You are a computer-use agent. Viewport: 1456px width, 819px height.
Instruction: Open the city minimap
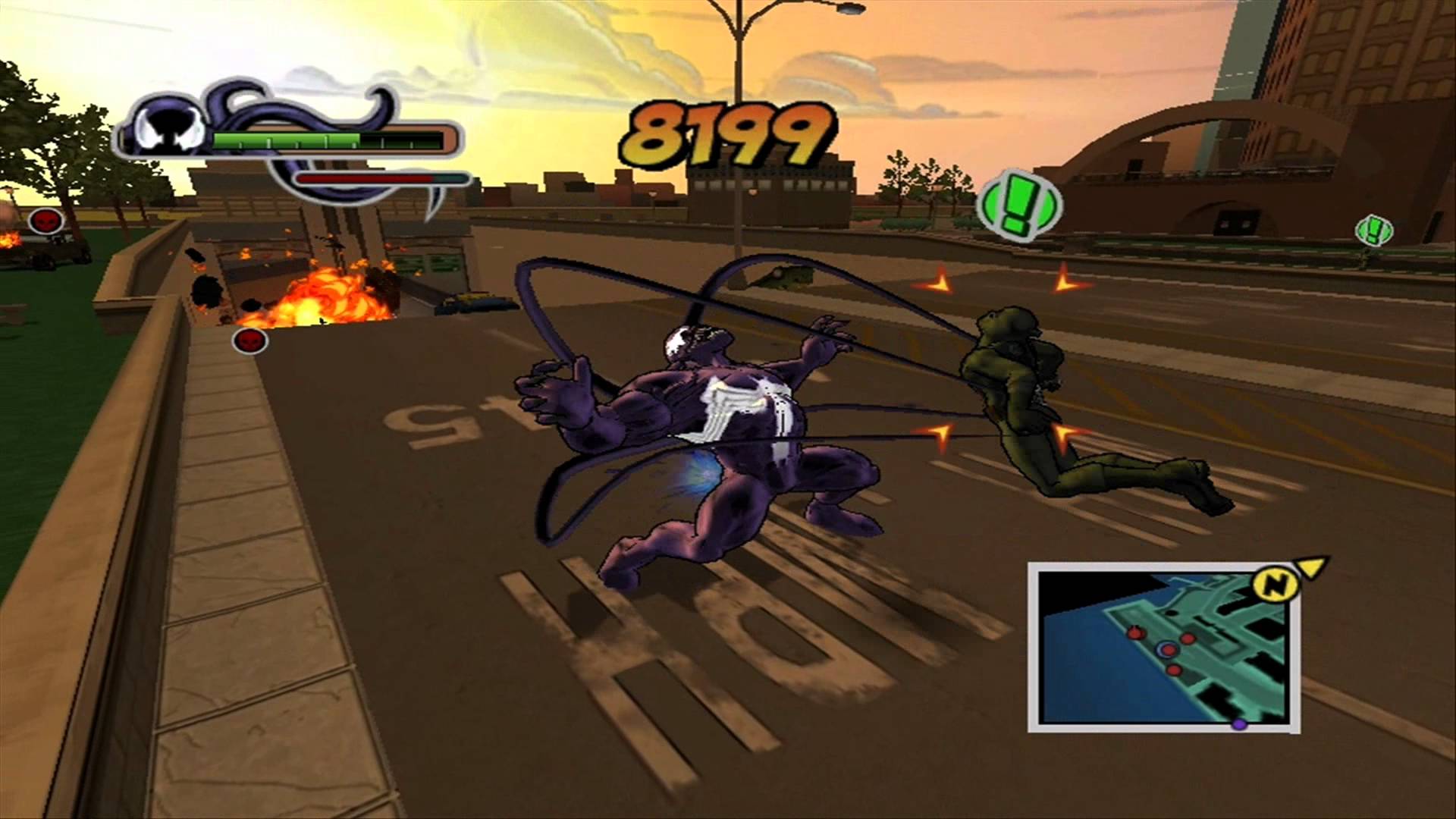(1160, 648)
